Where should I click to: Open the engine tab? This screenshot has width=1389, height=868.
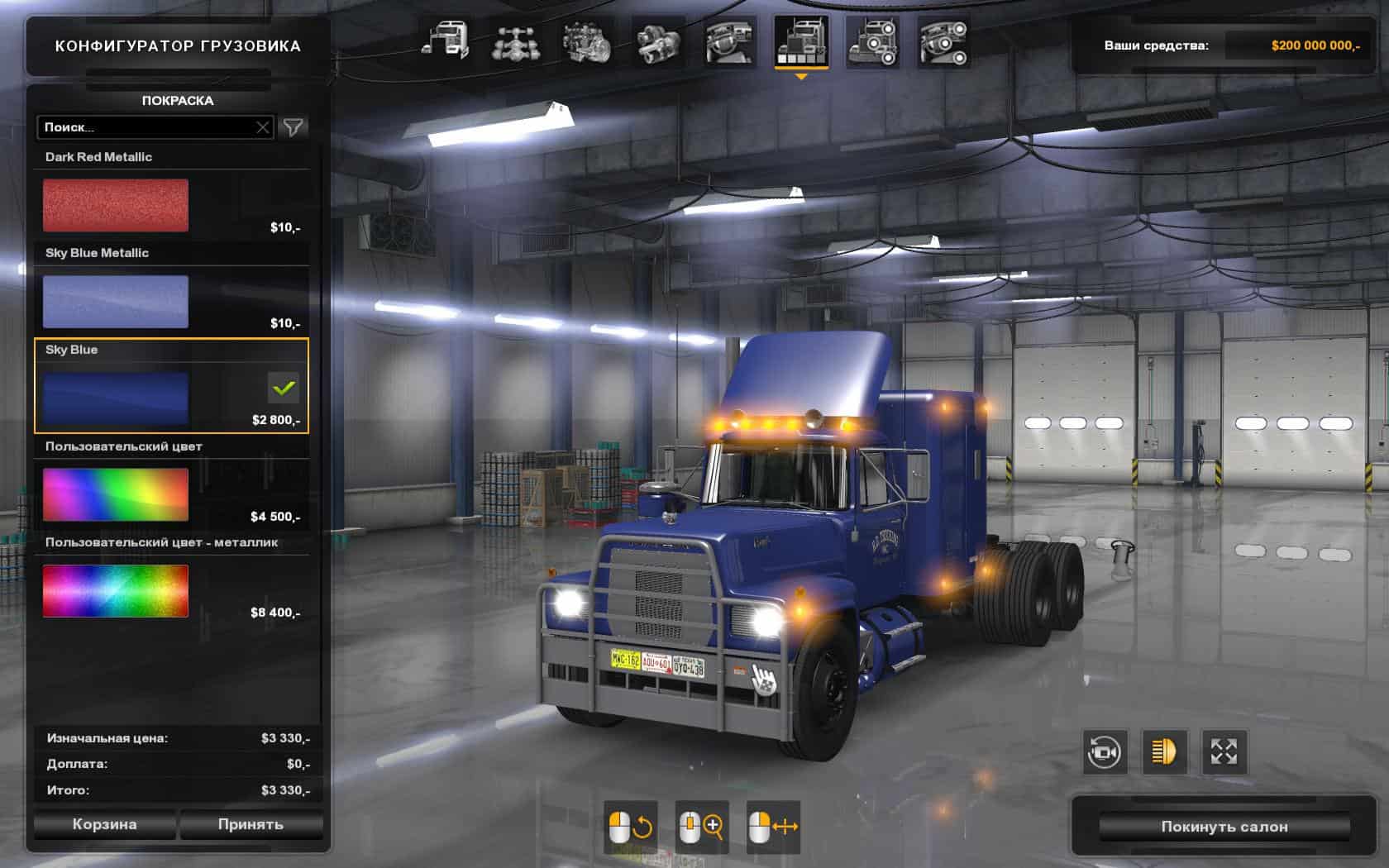coord(588,41)
